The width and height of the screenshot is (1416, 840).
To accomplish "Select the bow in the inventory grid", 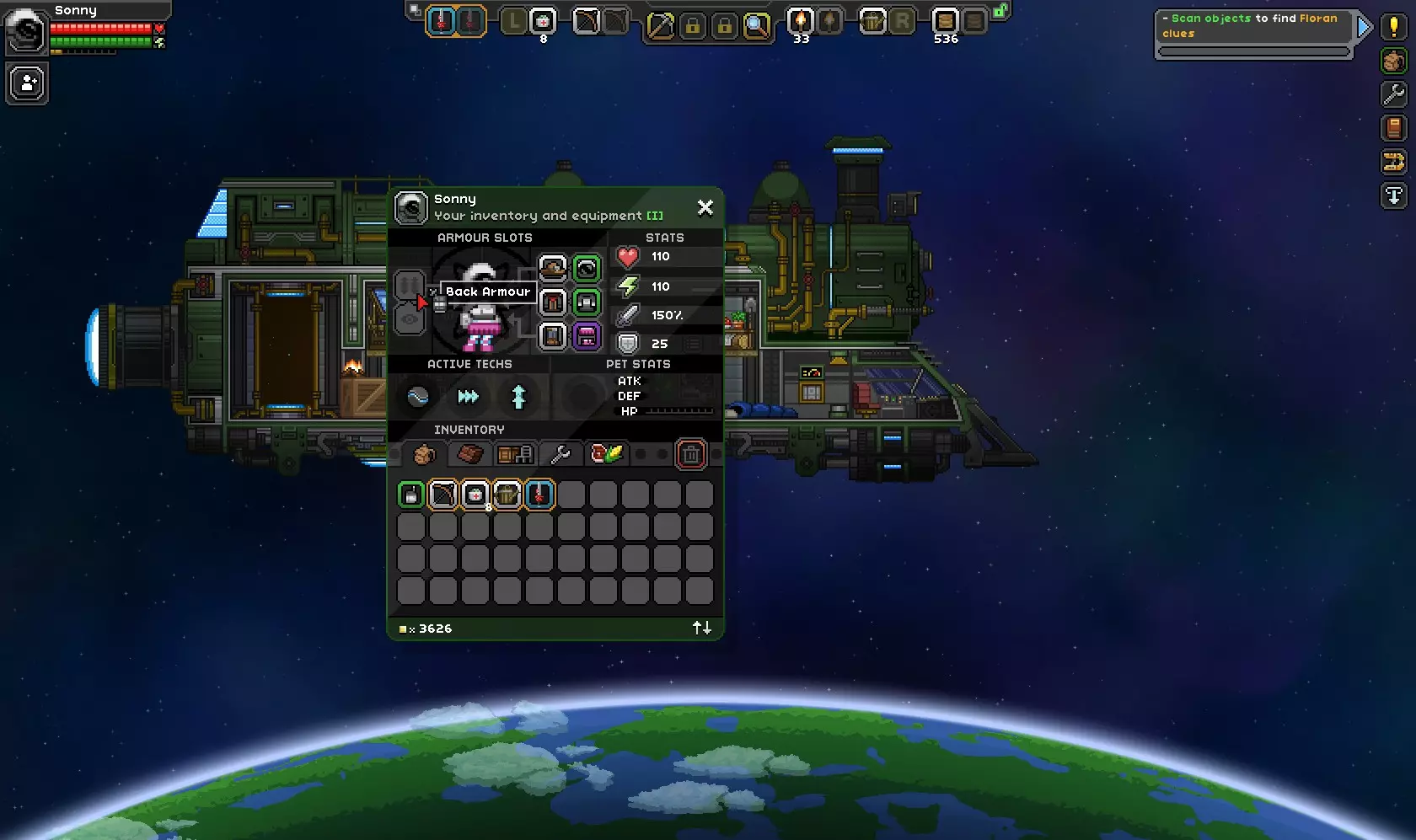I will point(443,495).
